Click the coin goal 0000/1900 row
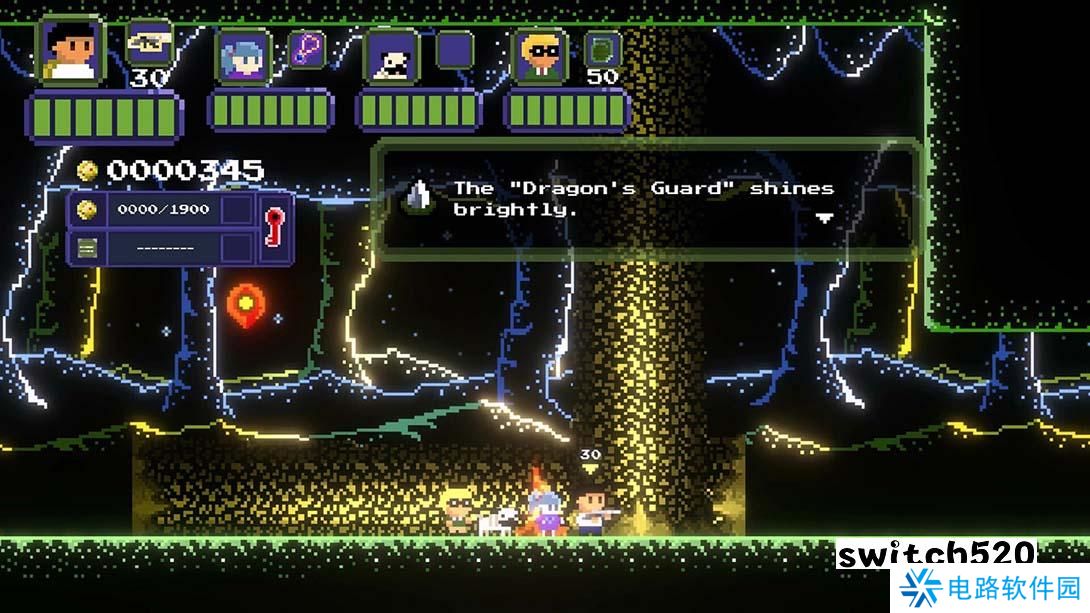The height and width of the screenshot is (613, 1090). pos(162,210)
